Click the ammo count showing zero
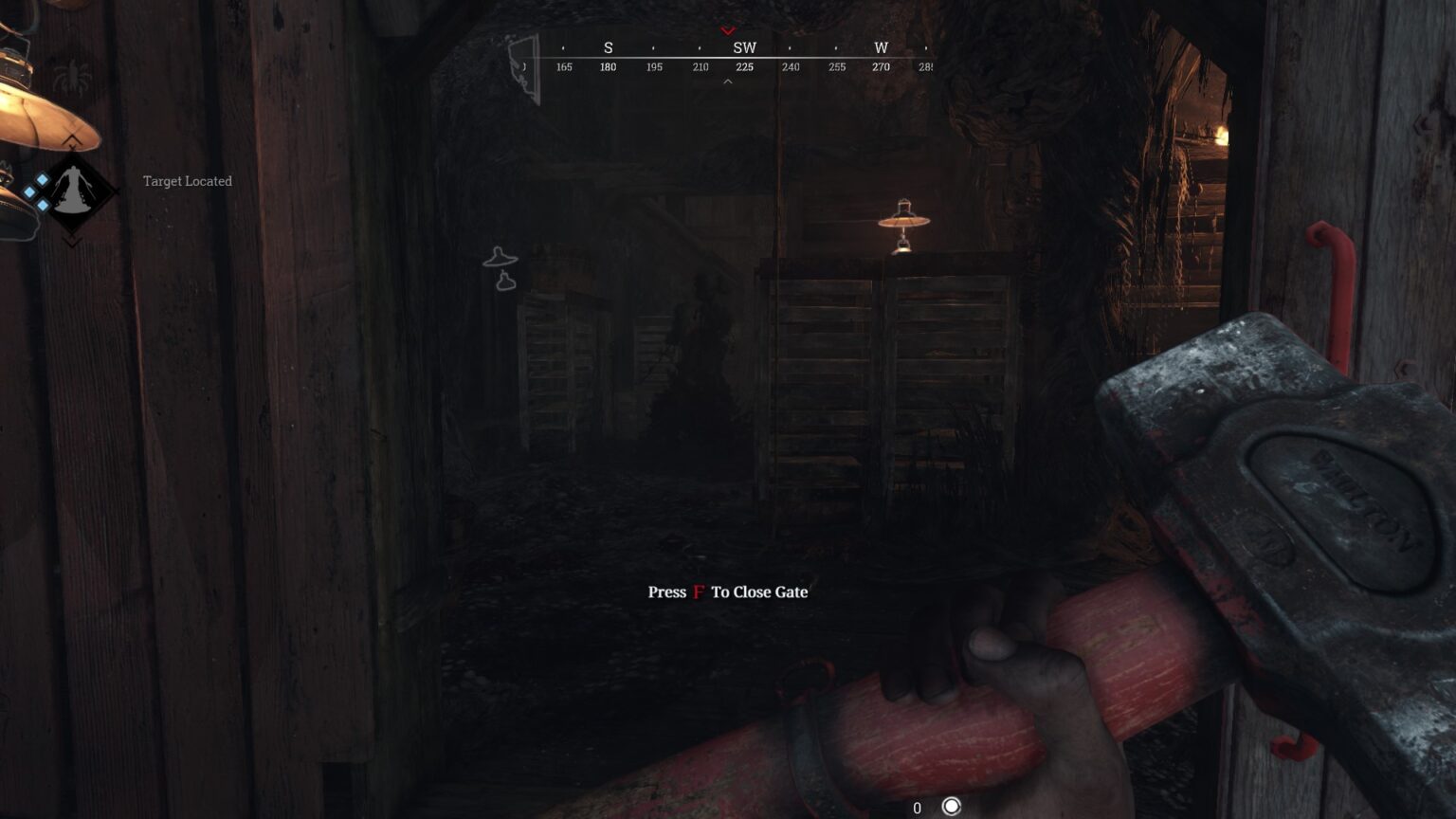This screenshot has width=1456, height=819. (916, 808)
